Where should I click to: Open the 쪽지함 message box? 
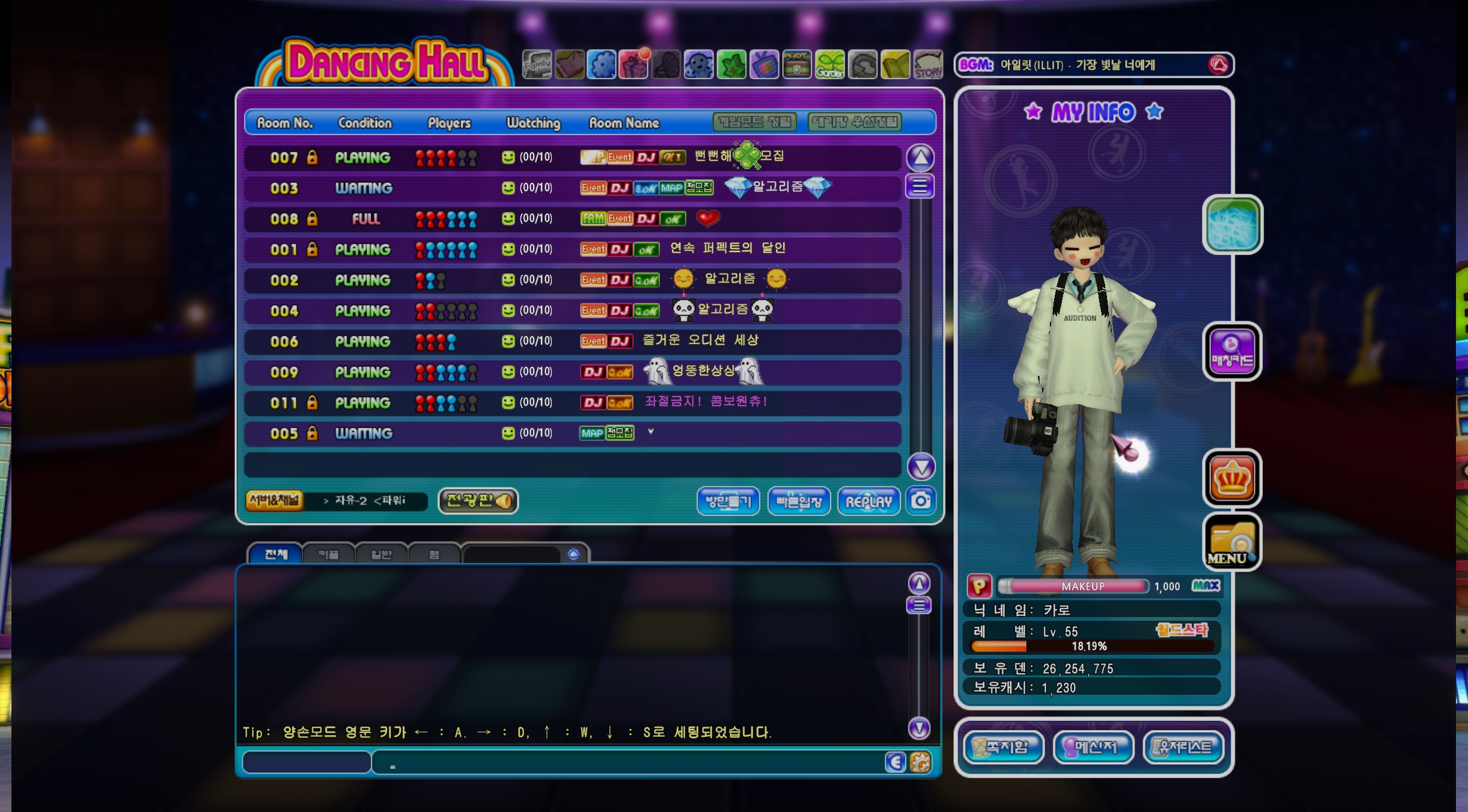click(1004, 747)
